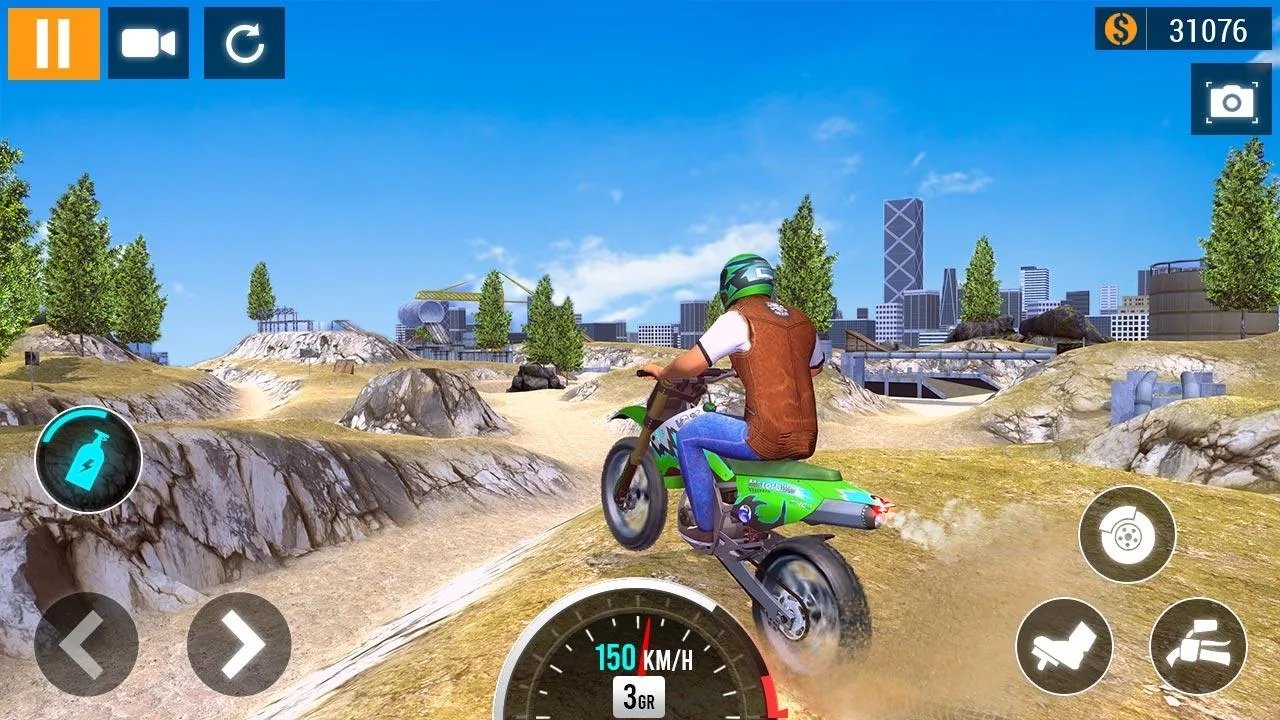This screenshot has width=1280, height=720.
Task: Activate the nitro boost bottle
Action: click(88, 460)
